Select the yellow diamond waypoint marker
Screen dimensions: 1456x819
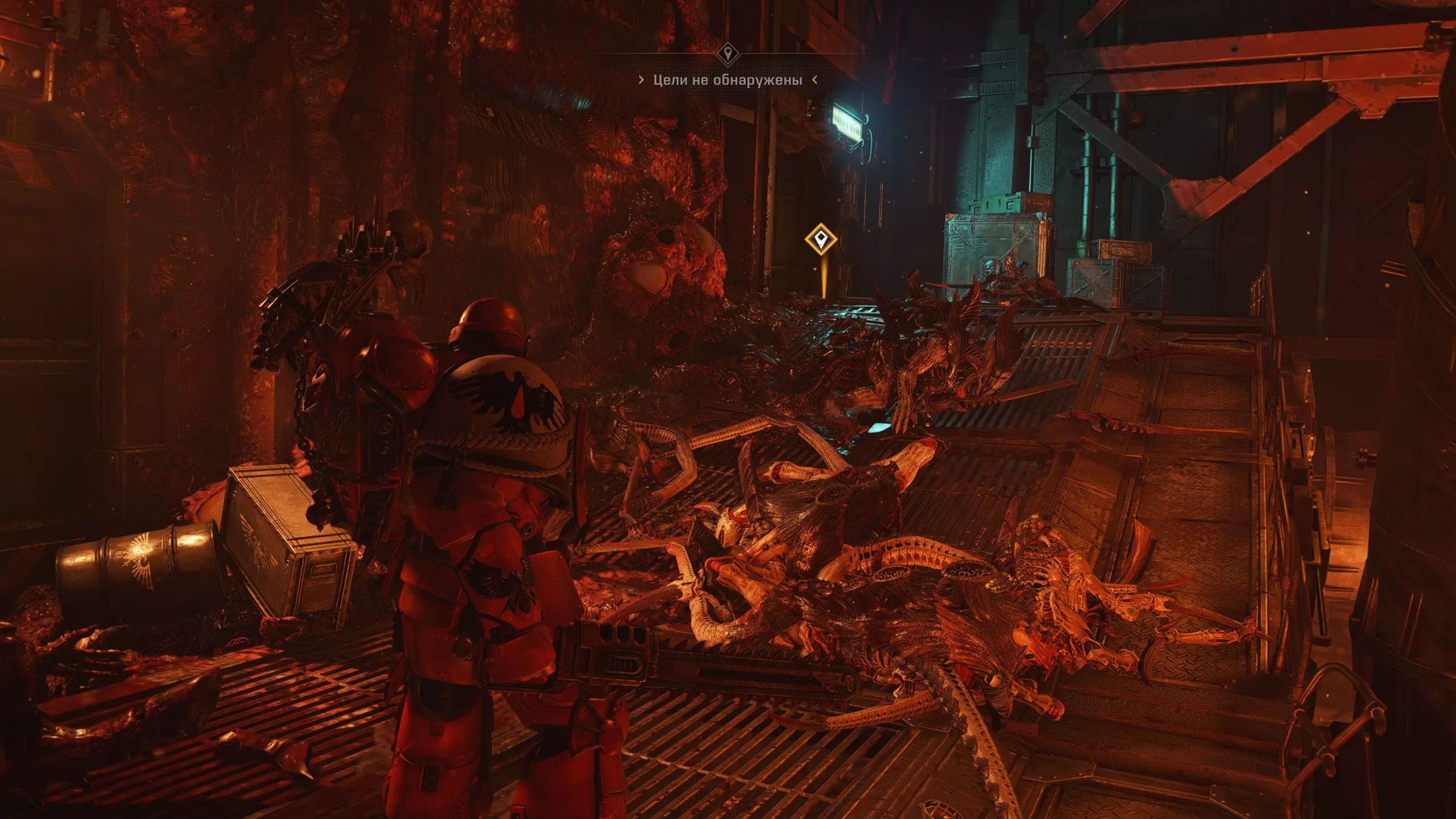[821, 239]
